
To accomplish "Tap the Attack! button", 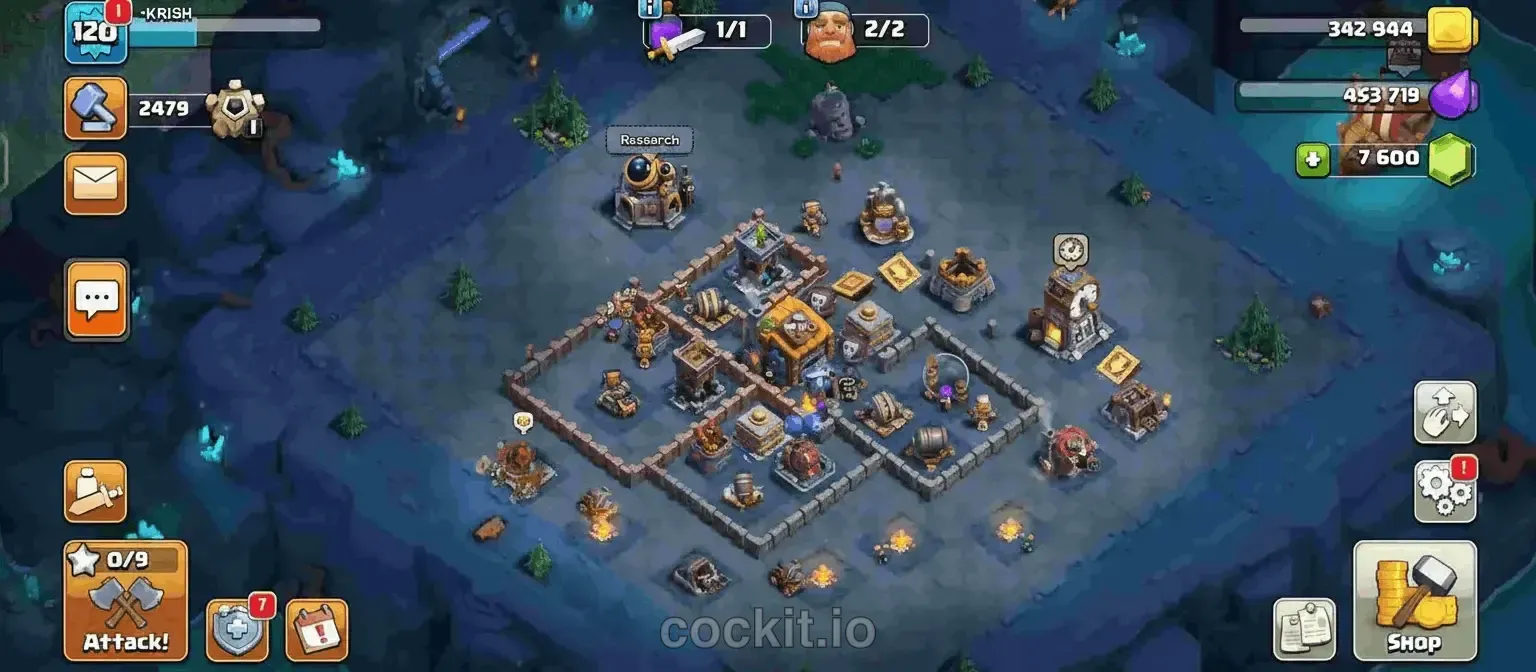I will tap(126, 600).
